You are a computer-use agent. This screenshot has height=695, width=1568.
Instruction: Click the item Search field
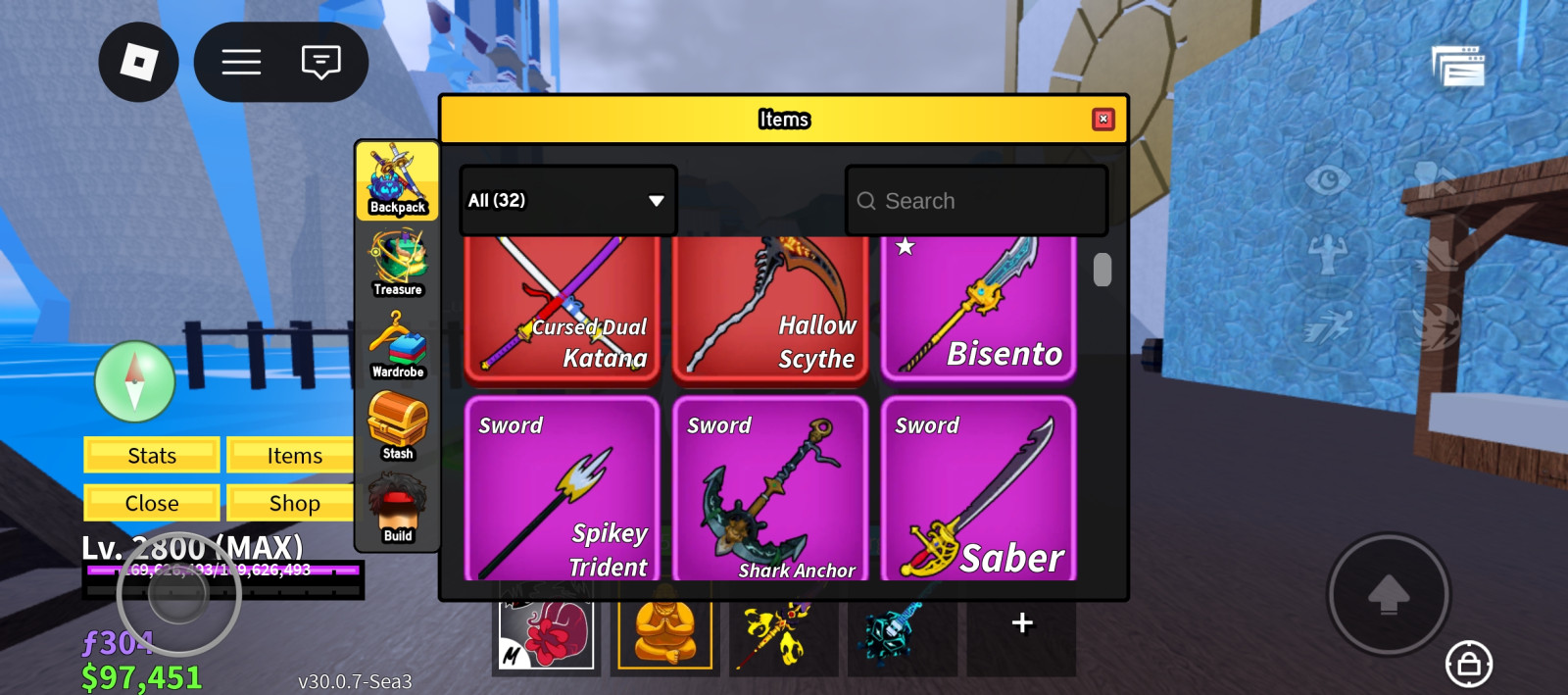coord(976,201)
